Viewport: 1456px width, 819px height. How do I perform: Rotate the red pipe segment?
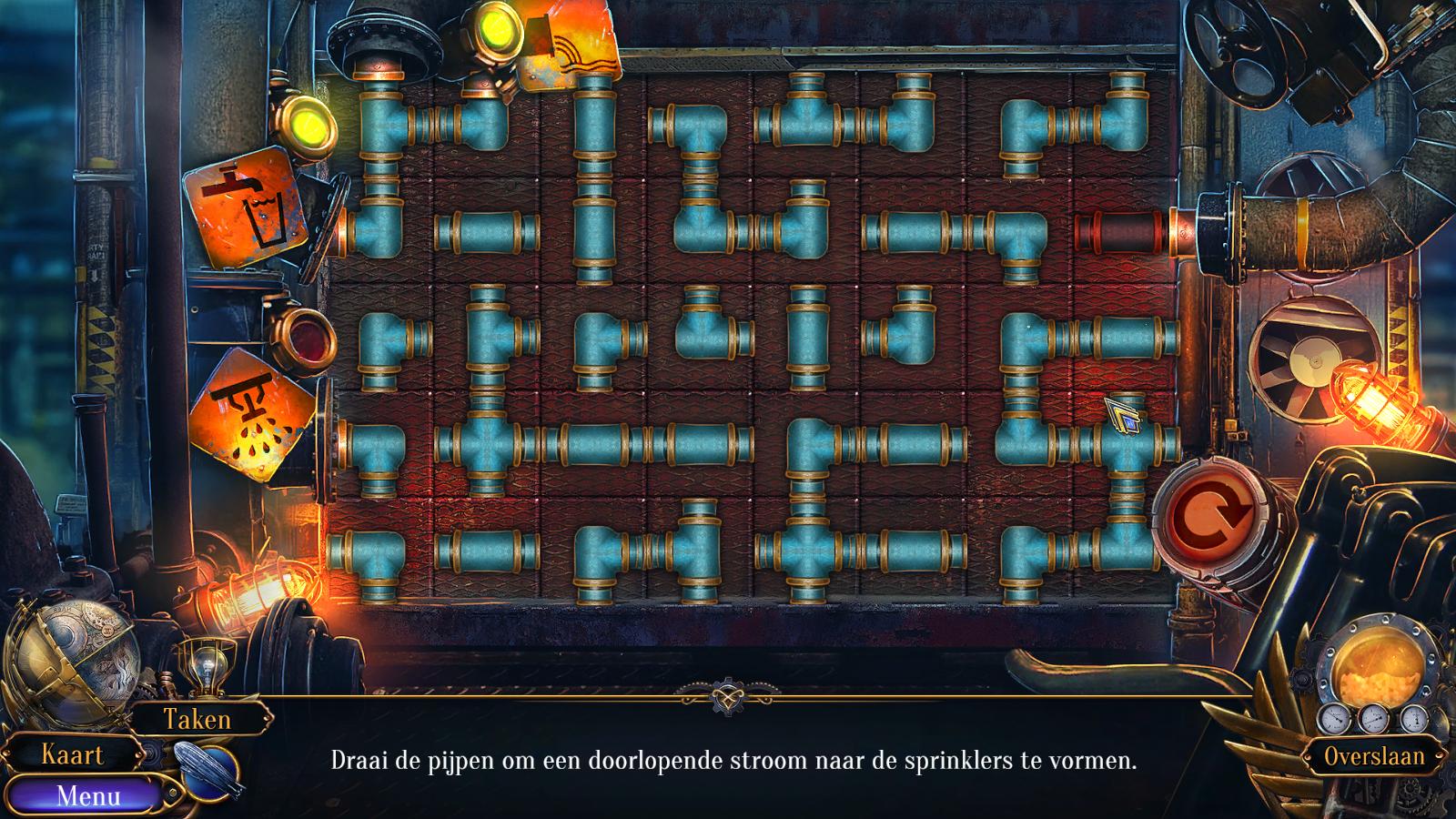click(x=1121, y=231)
